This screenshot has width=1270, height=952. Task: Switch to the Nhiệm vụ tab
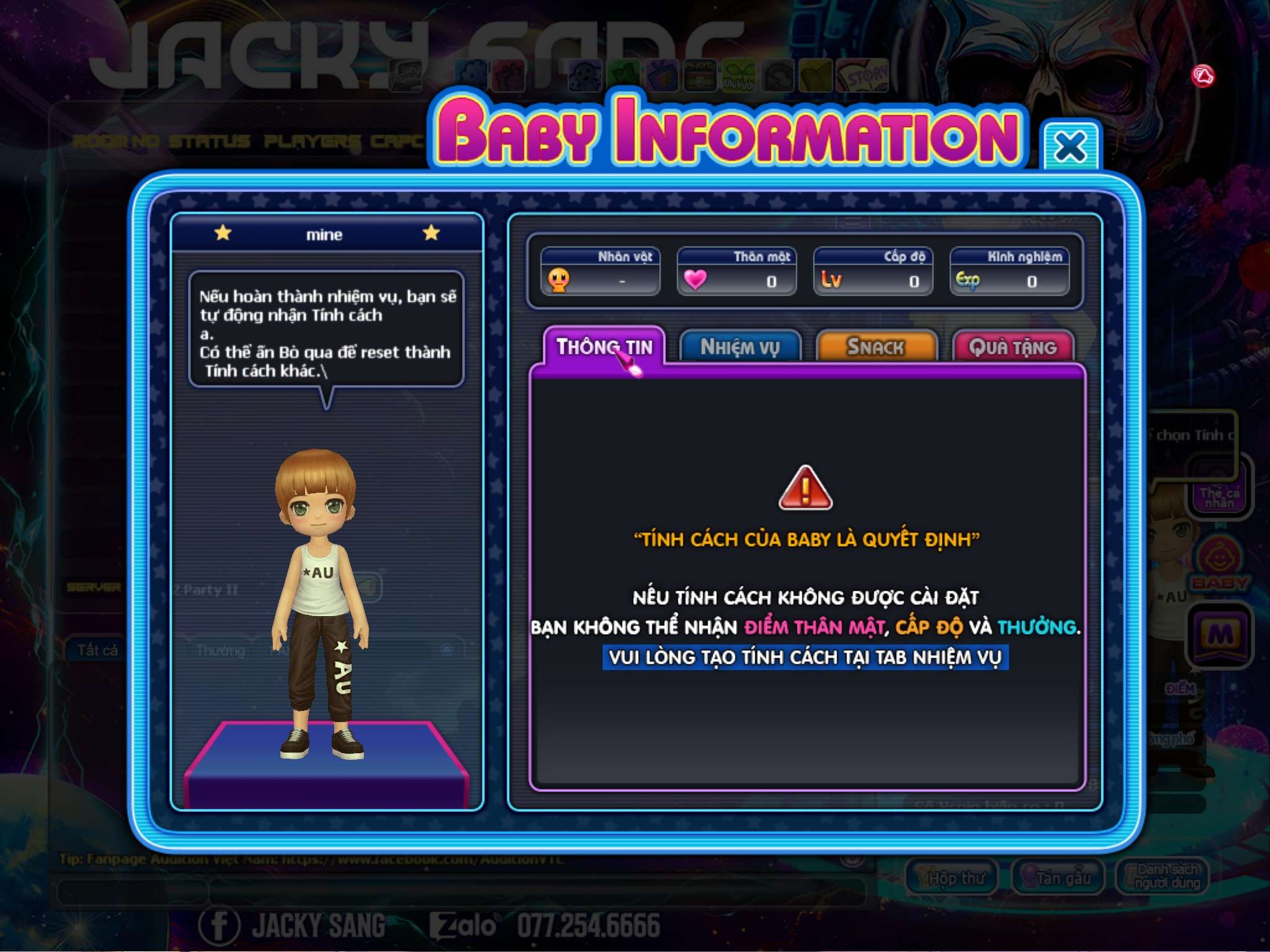pyautogui.click(x=740, y=347)
